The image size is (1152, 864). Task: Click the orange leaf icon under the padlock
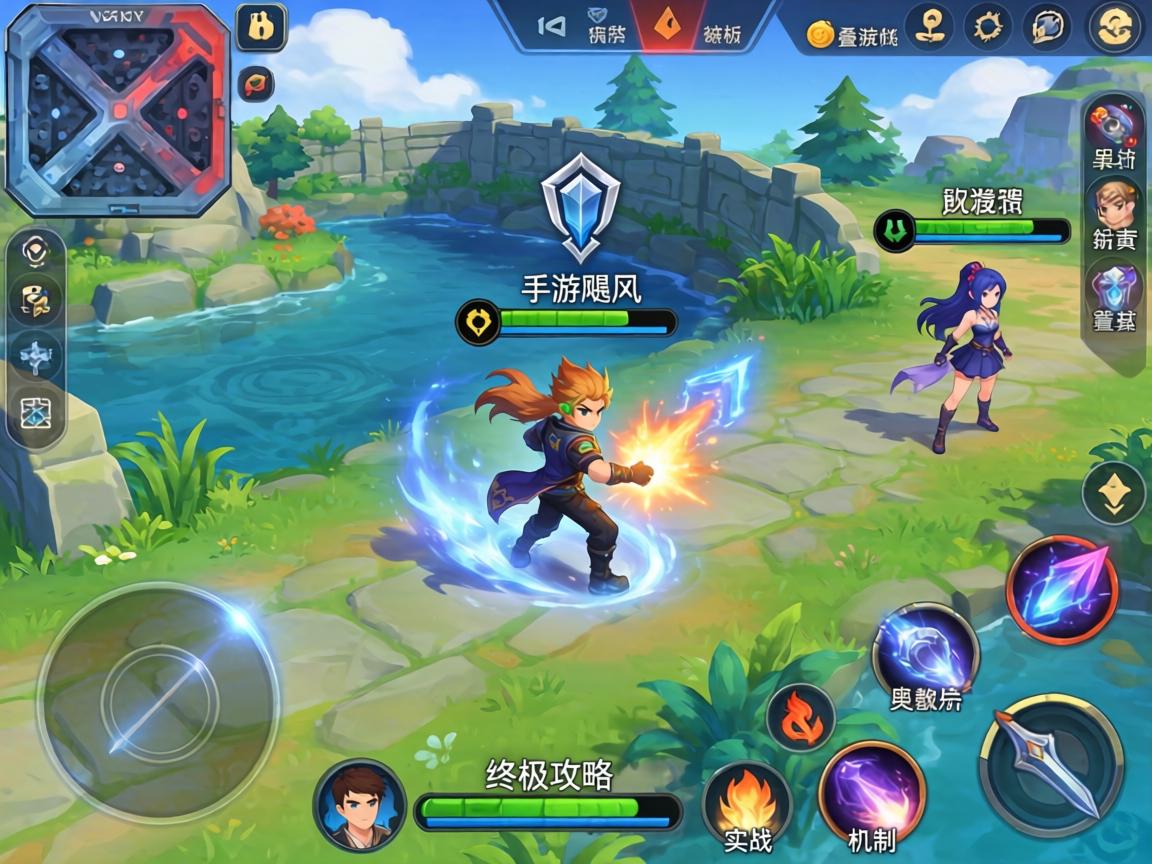[258, 83]
